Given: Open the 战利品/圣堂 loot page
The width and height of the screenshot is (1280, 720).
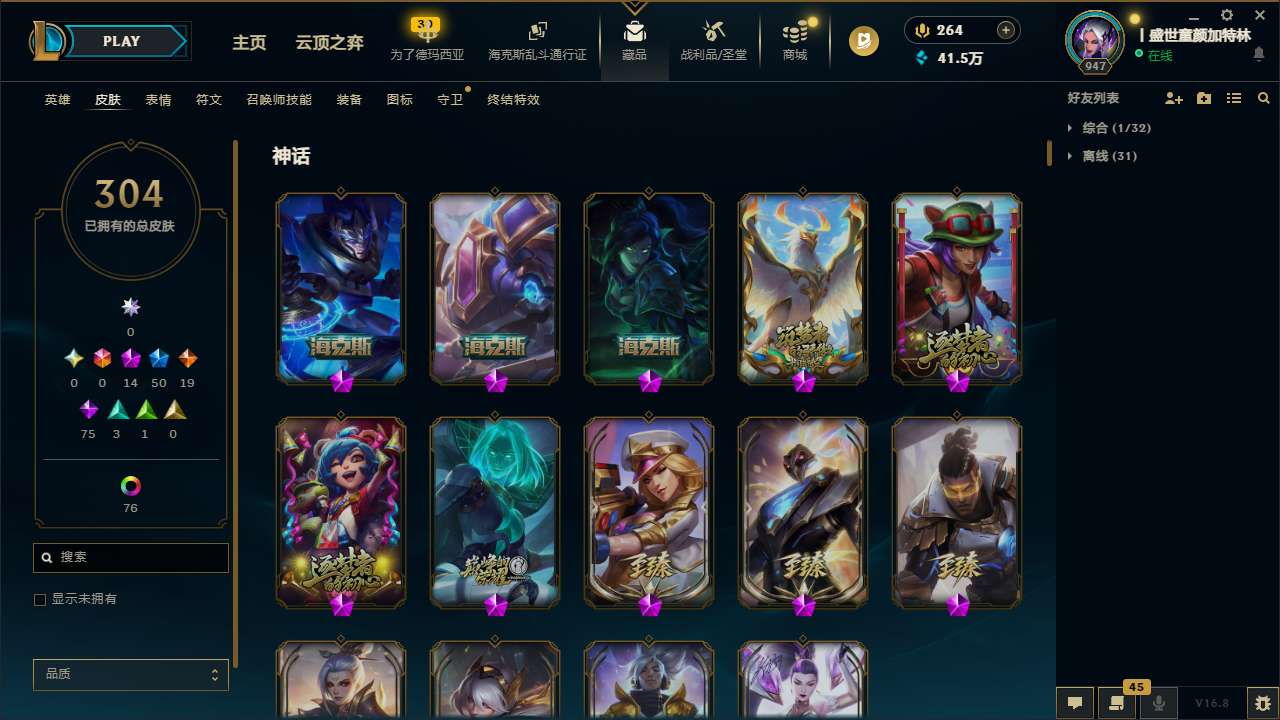Looking at the screenshot, I should [x=713, y=40].
